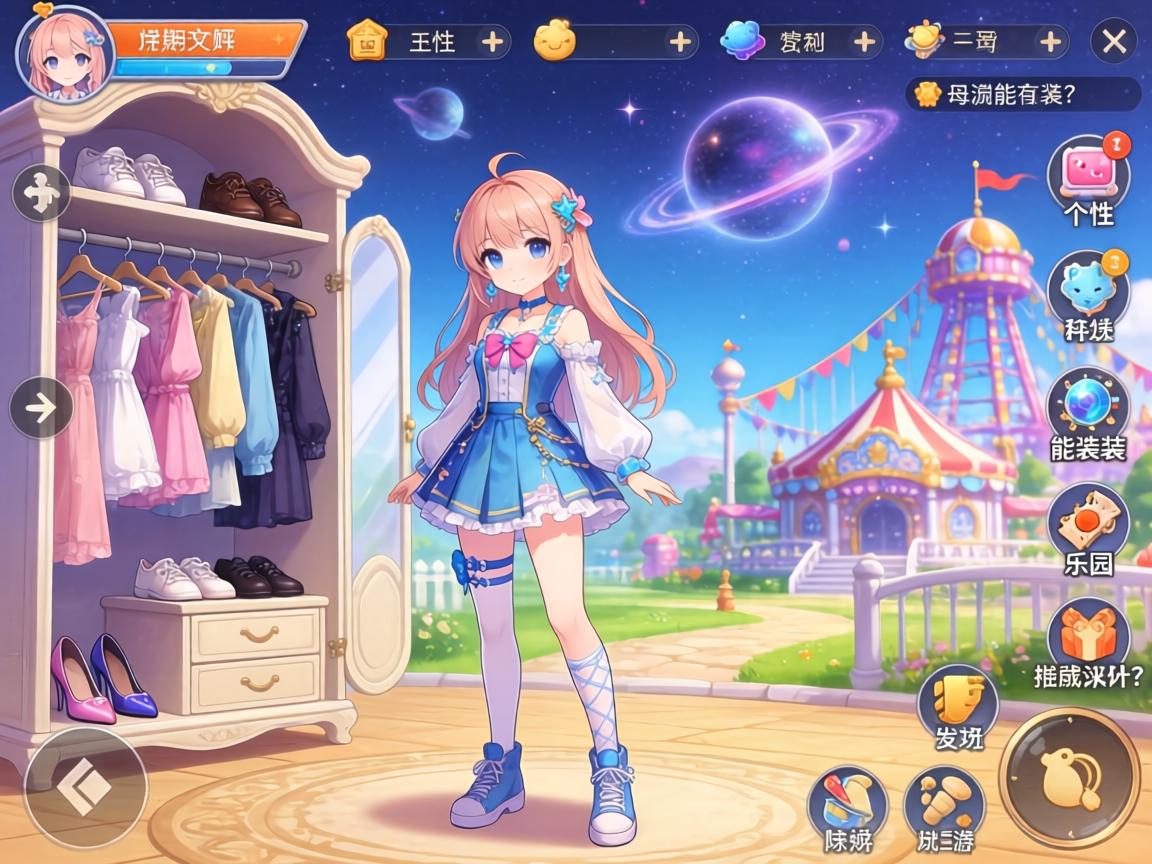Tap the round cross-shaped button near wardrobe top
Screen dimensions: 1152x864
click(x=41, y=192)
